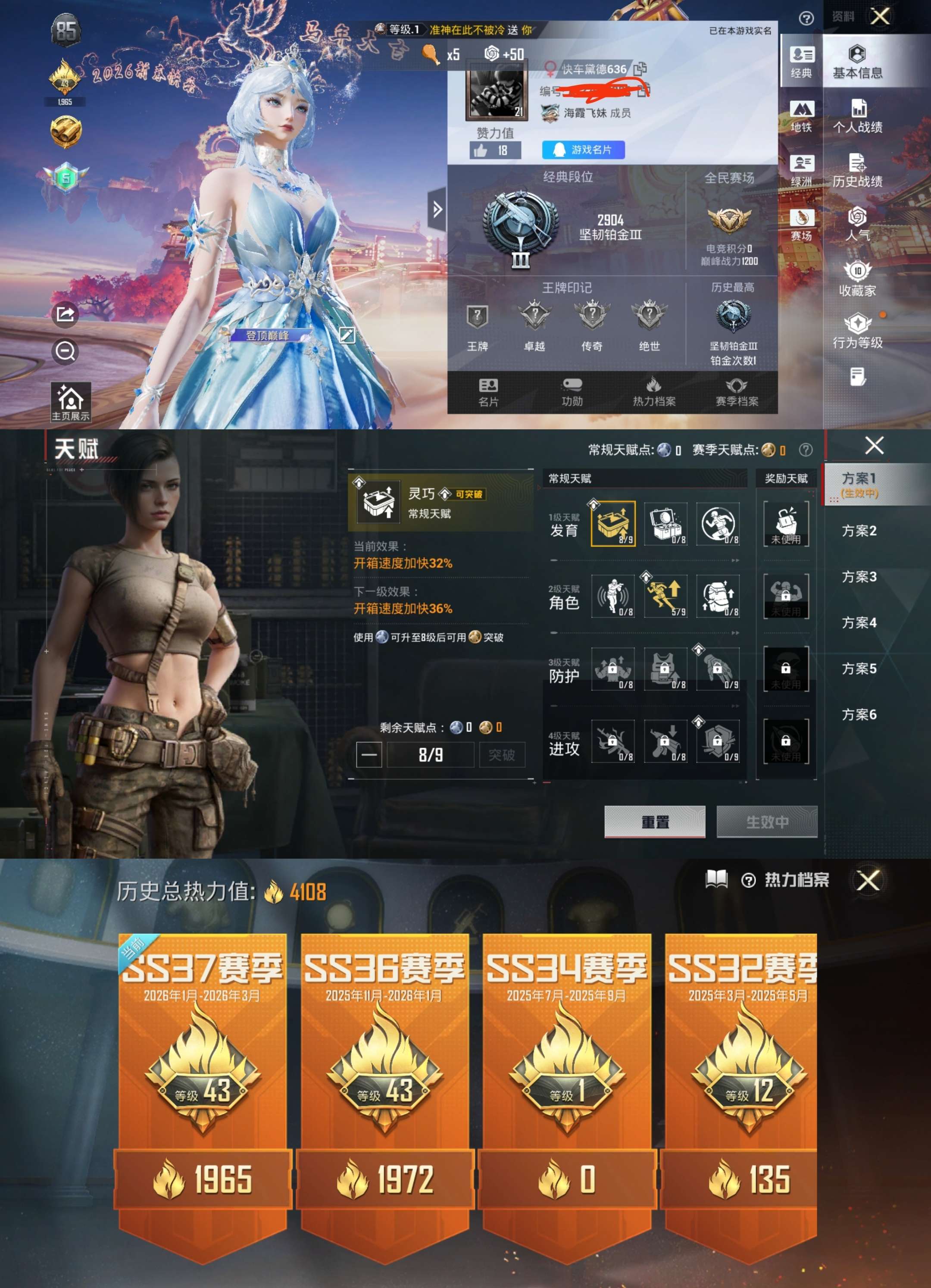Open the 基本信息 basic info section
The width and height of the screenshot is (931, 1288).
tap(857, 61)
